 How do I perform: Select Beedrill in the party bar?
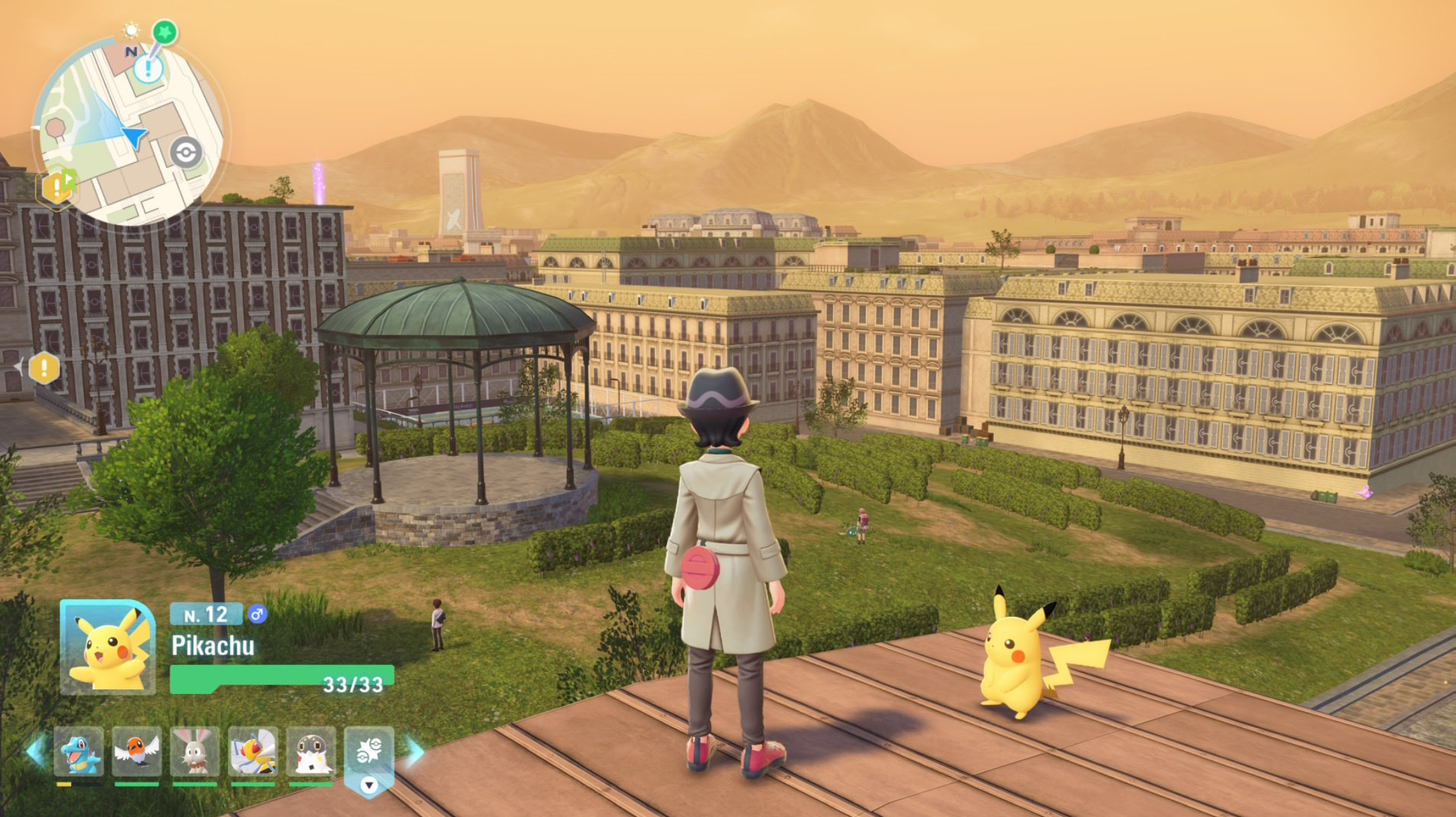coord(253,752)
